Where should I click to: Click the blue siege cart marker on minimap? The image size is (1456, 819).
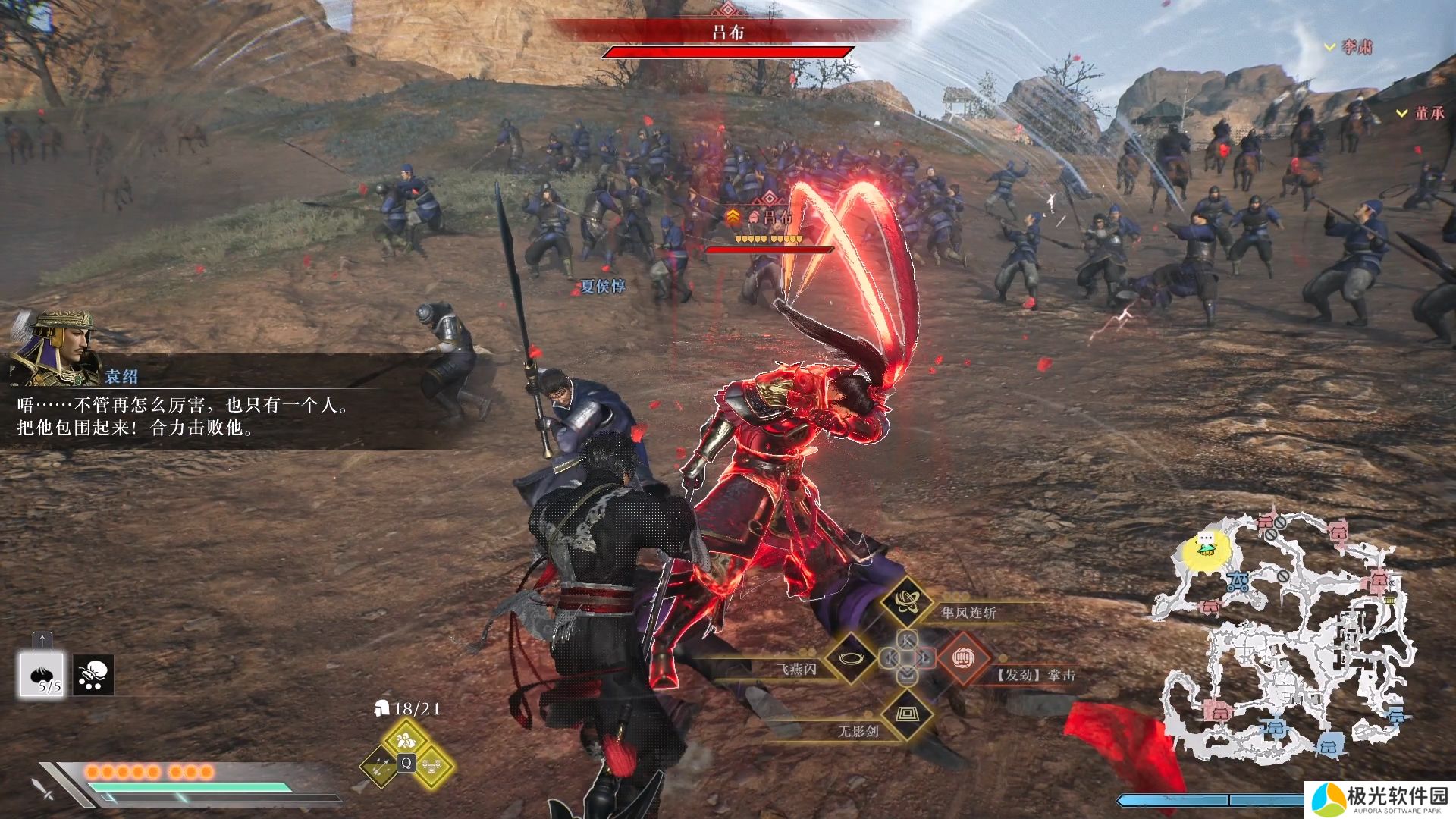[1238, 582]
